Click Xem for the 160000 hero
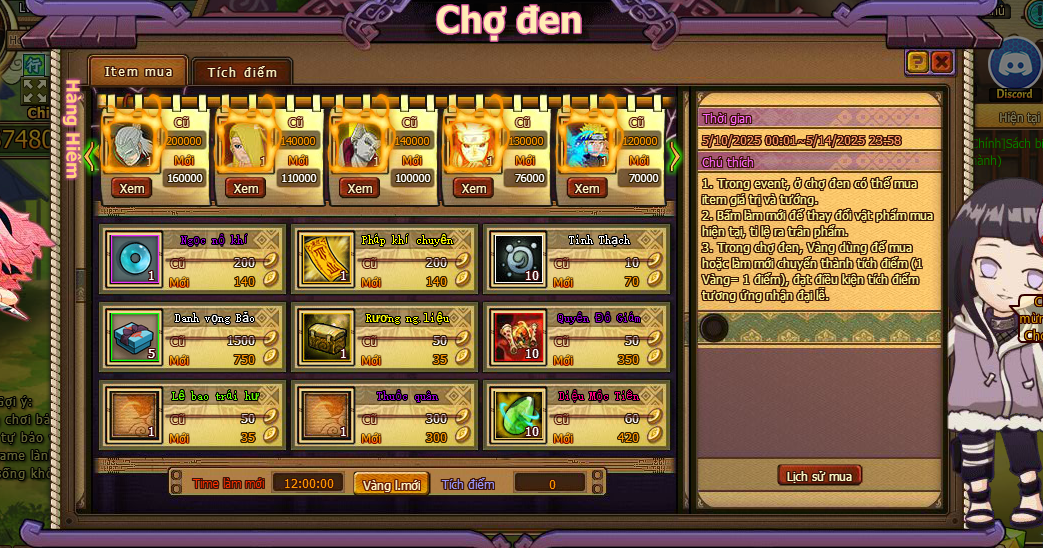 click(132, 188)
